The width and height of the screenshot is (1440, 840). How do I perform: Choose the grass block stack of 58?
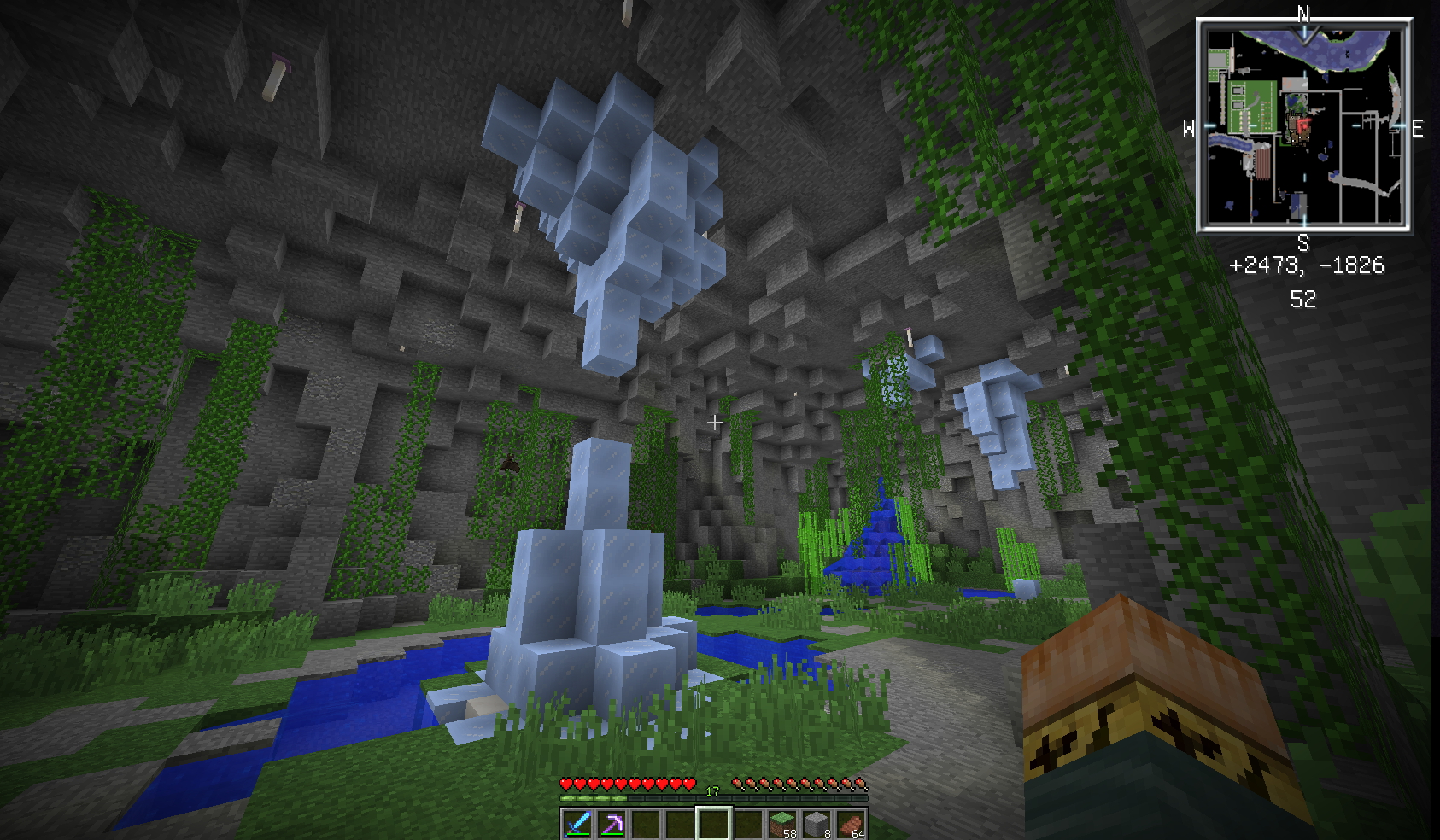(782, 825)
